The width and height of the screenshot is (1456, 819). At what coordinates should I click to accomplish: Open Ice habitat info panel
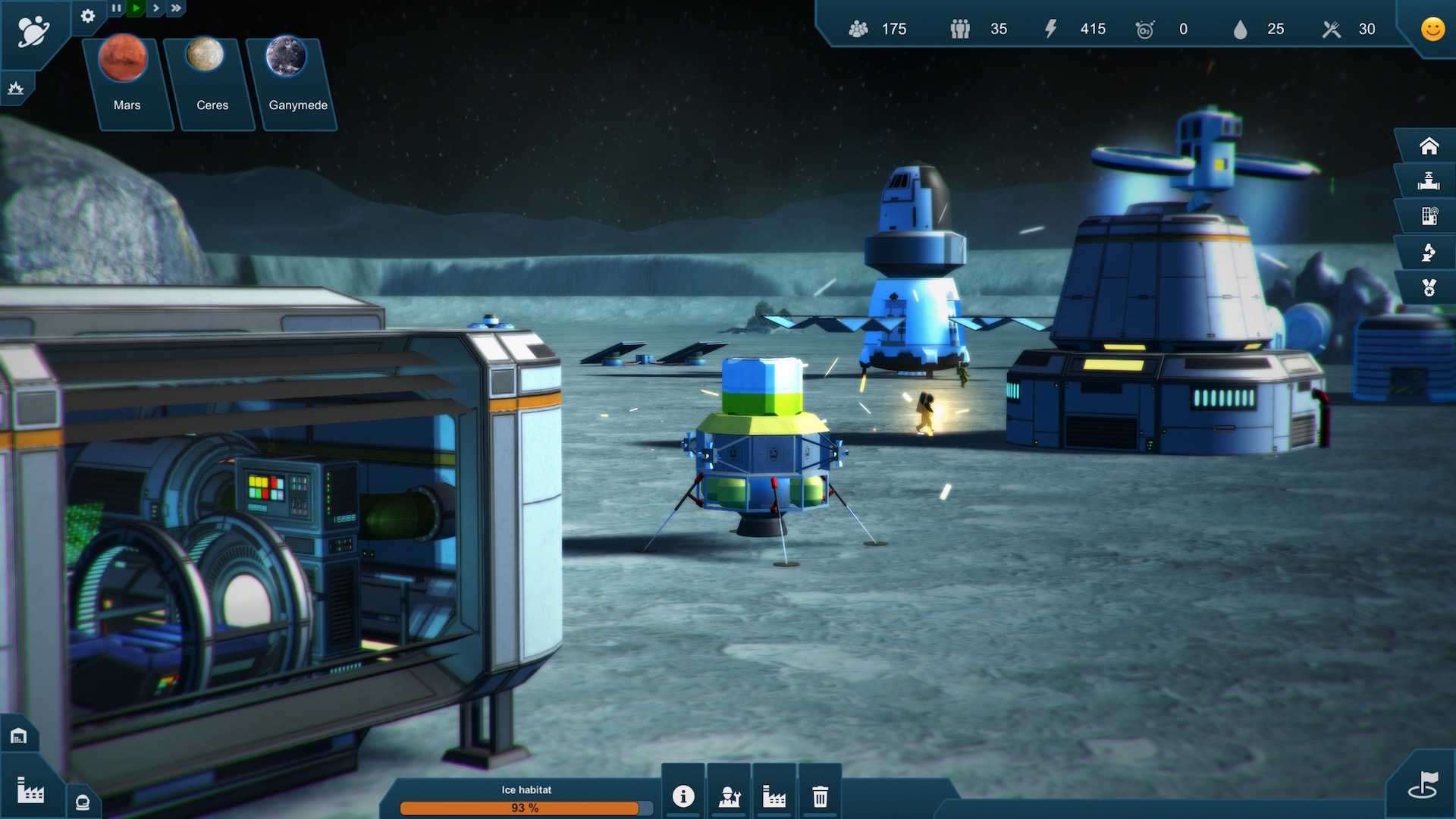(x=683, y=795)
